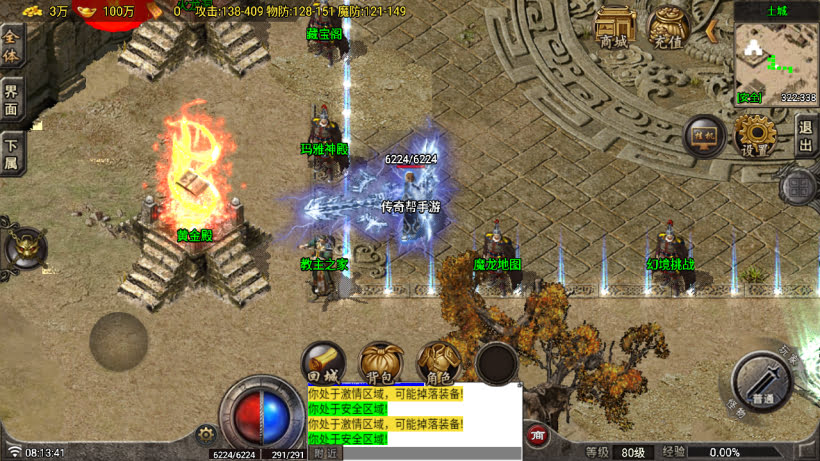The height and width of the screenshot is (461, 820).
Task: Click the small gear beside the health orb
Action: pyautogui.click(x=207, y=434)
